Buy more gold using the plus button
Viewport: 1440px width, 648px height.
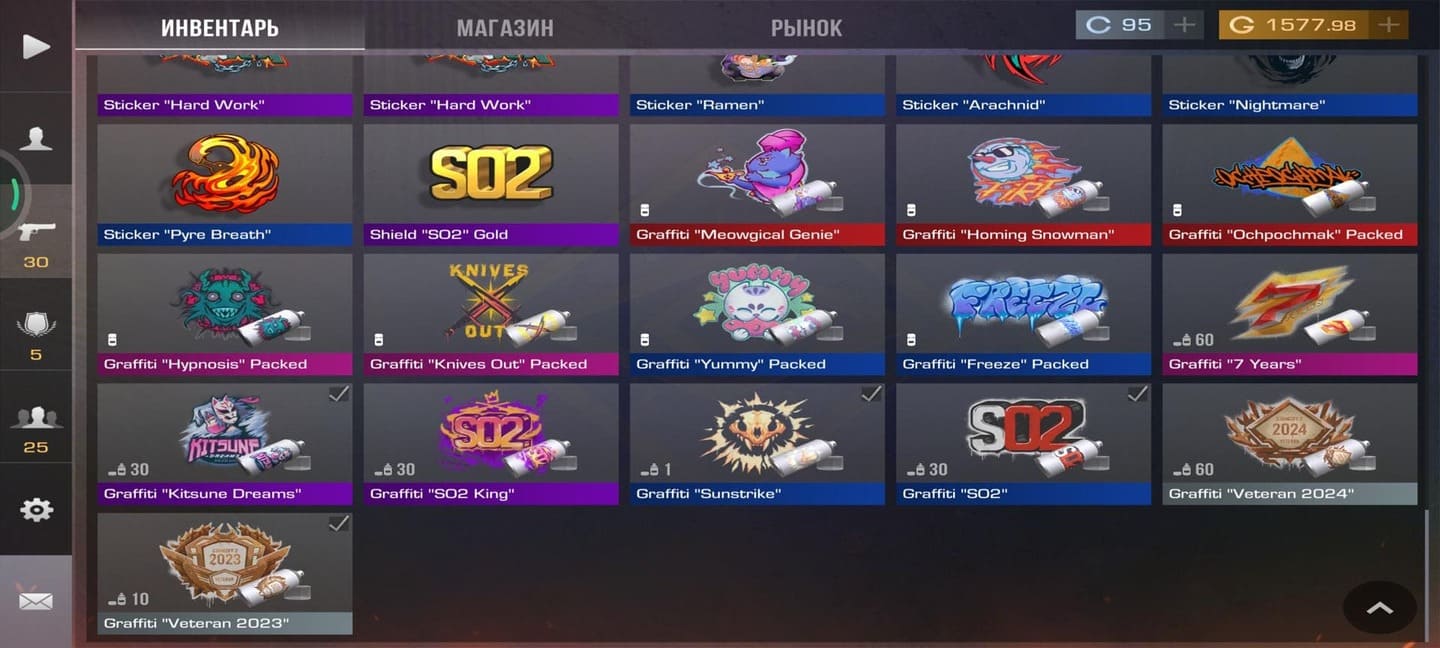pos(1388,25)
